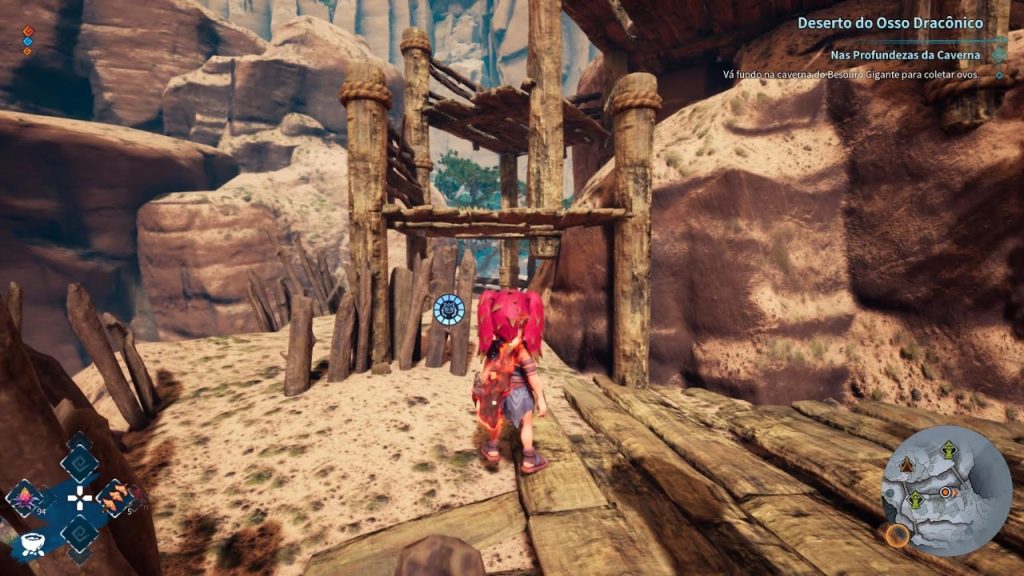Select the orange fish item slot
1024x576 pixels.
click(113, 495)
